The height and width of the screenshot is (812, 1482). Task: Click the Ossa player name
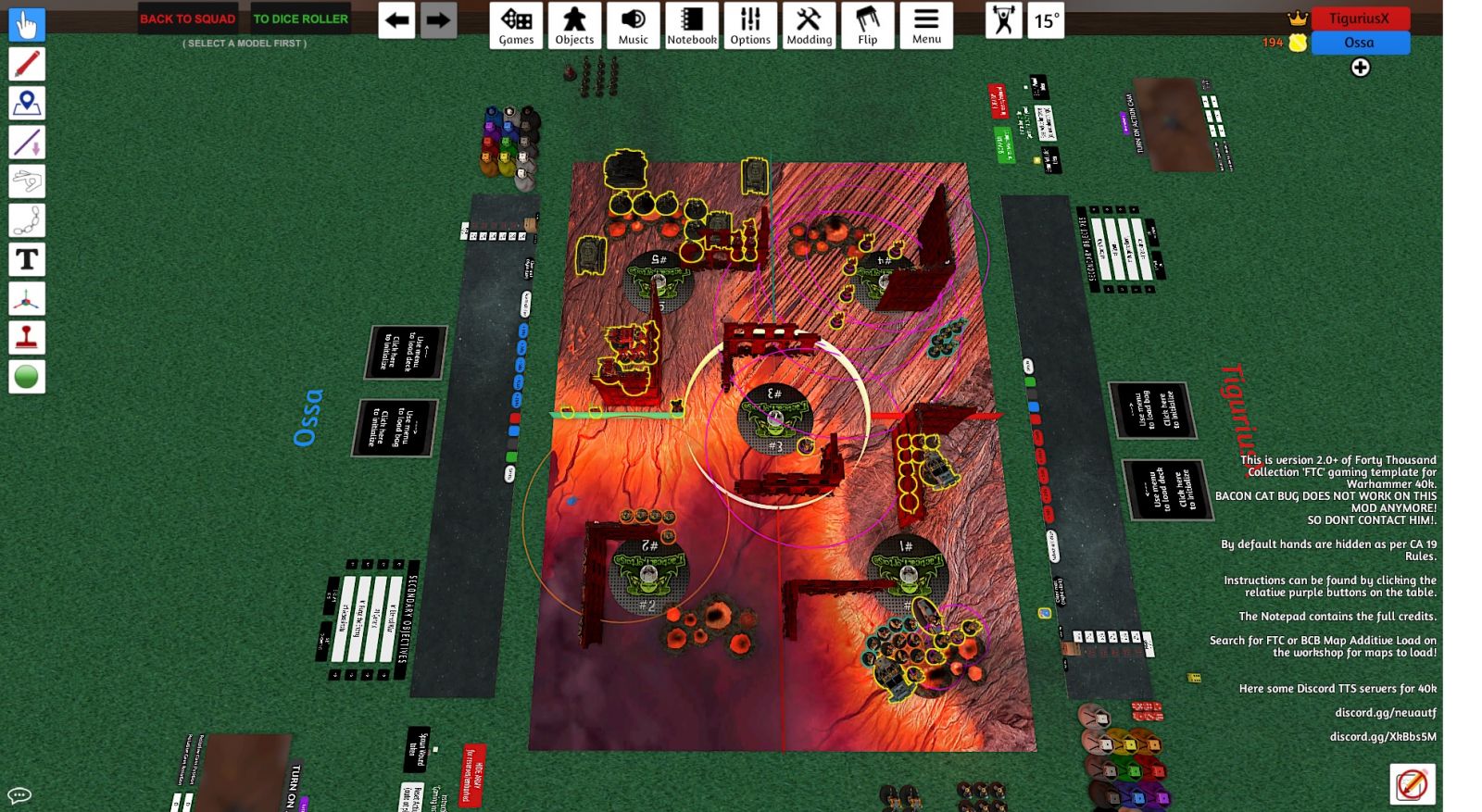tap(1359, 43)
